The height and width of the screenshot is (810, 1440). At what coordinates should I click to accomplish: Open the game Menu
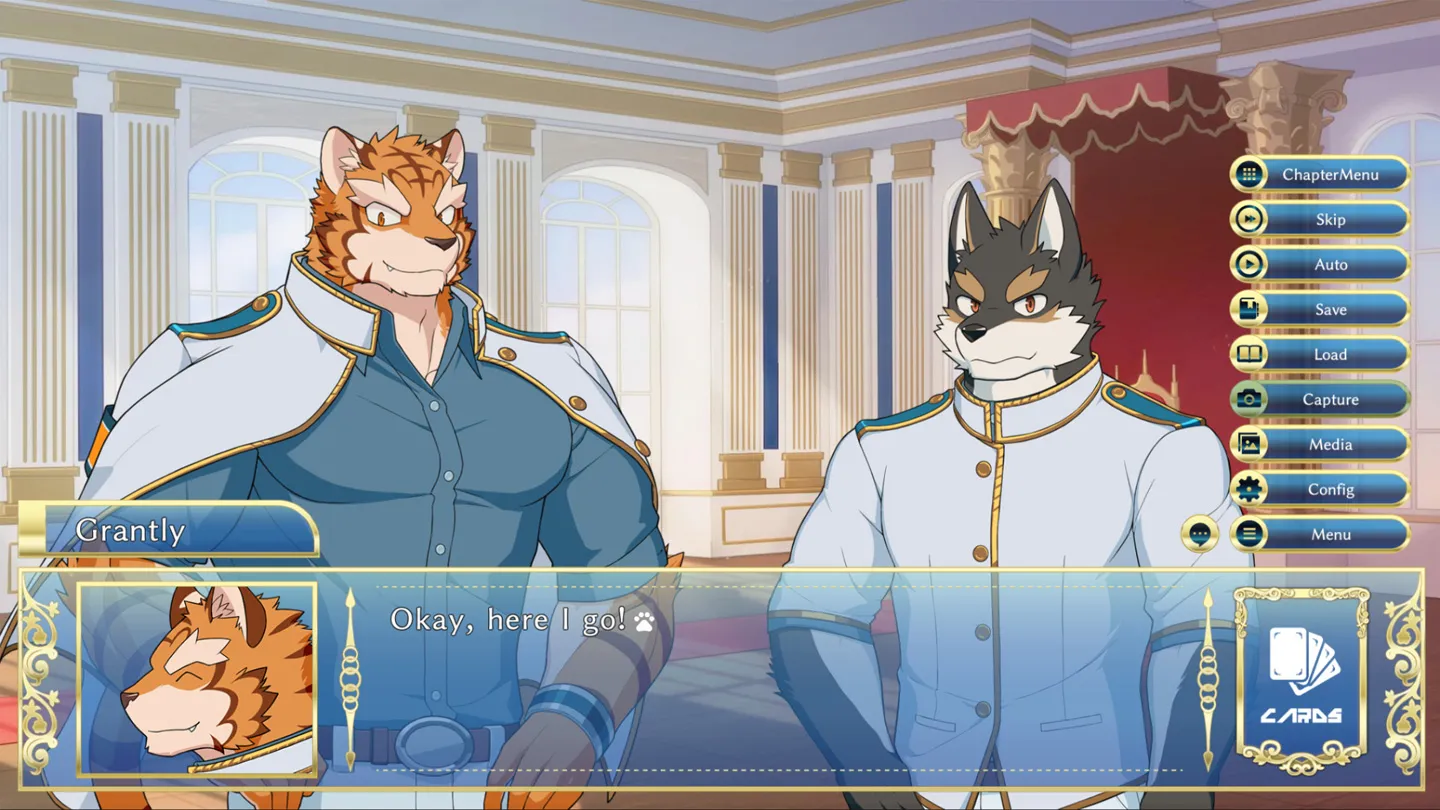coord(1330,534)
